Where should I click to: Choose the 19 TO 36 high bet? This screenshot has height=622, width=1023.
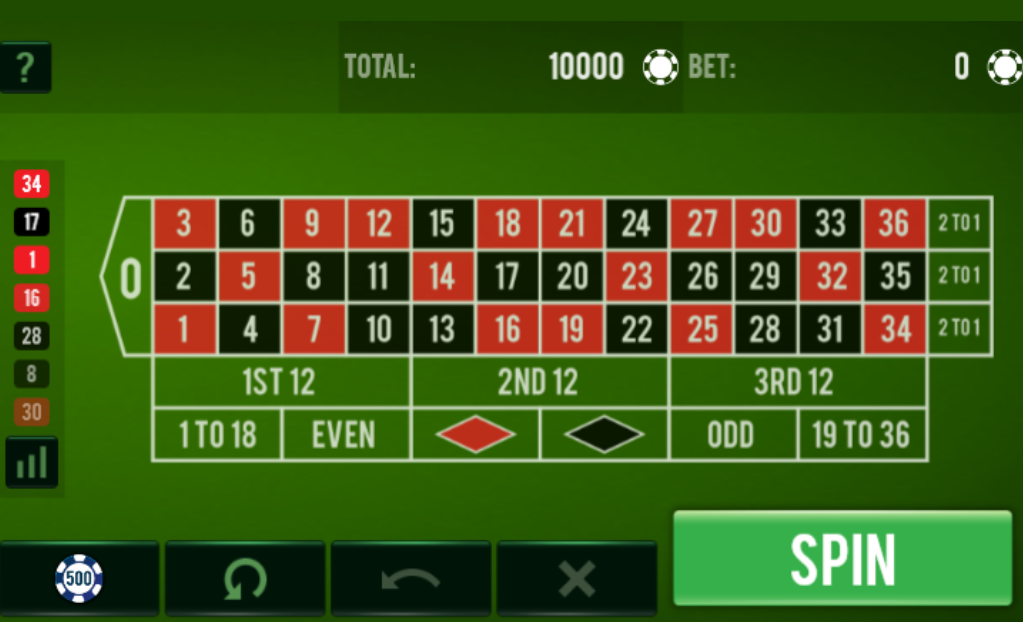(x=862, y=435)
